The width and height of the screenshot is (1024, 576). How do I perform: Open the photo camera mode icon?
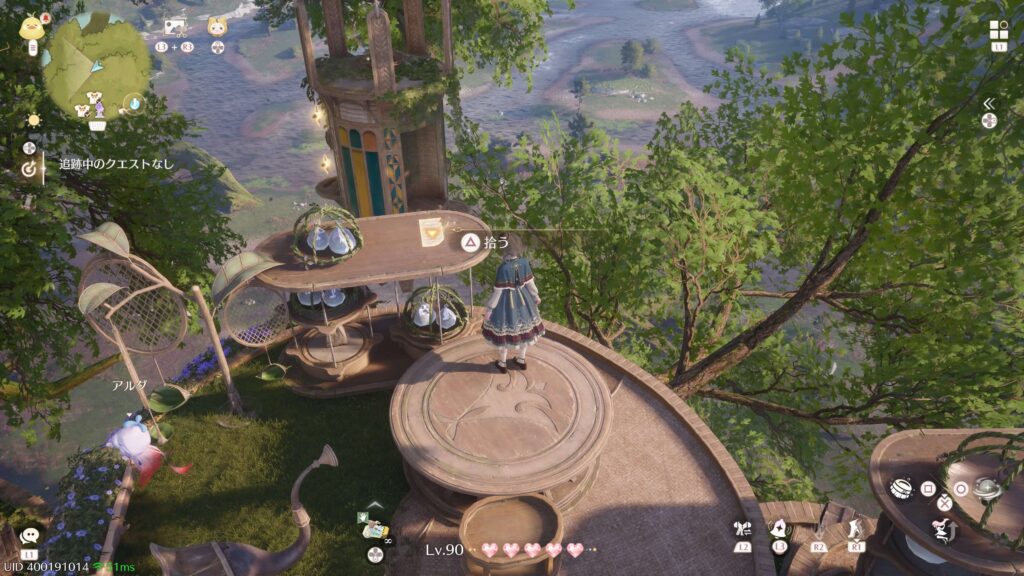[x=174, y=27]
